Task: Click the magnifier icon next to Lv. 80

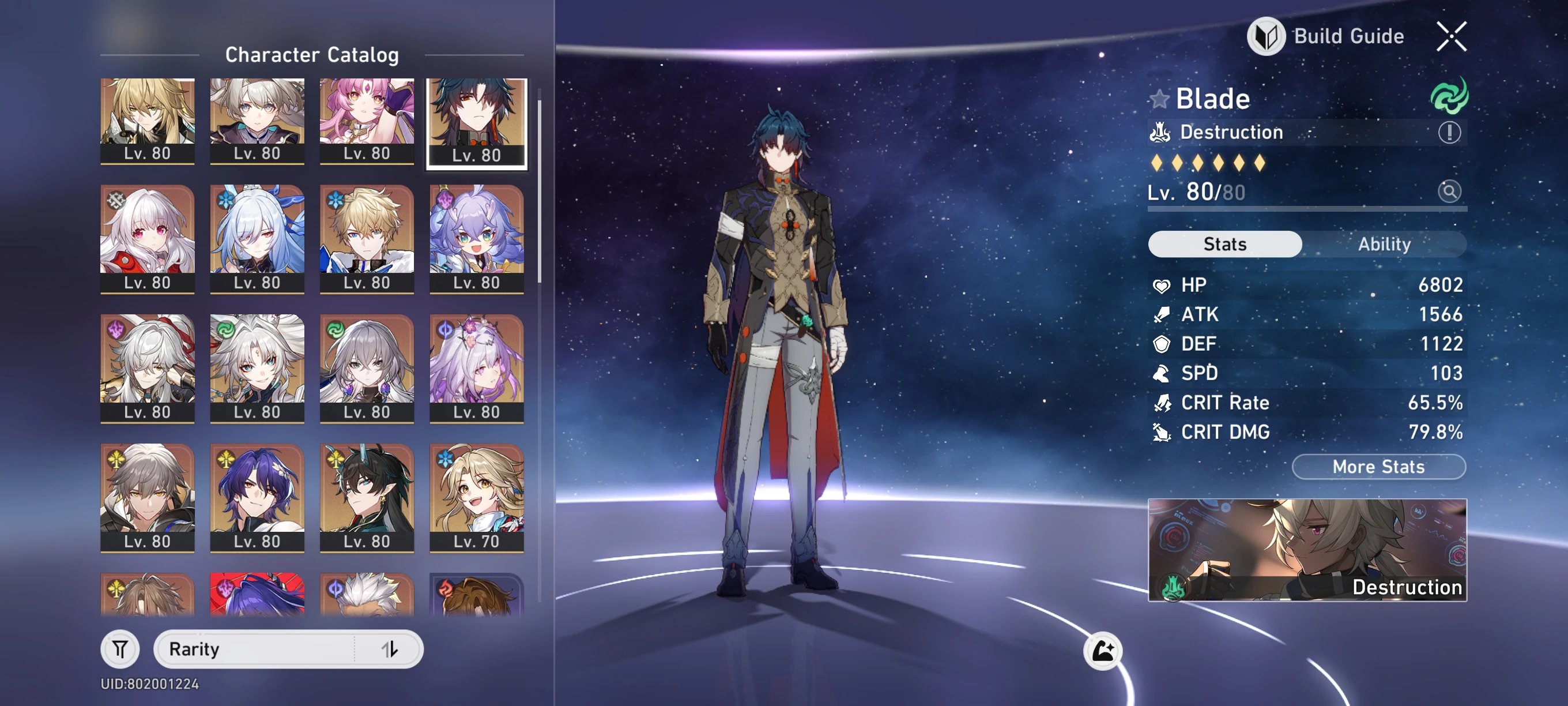Action: [1452, 192]
